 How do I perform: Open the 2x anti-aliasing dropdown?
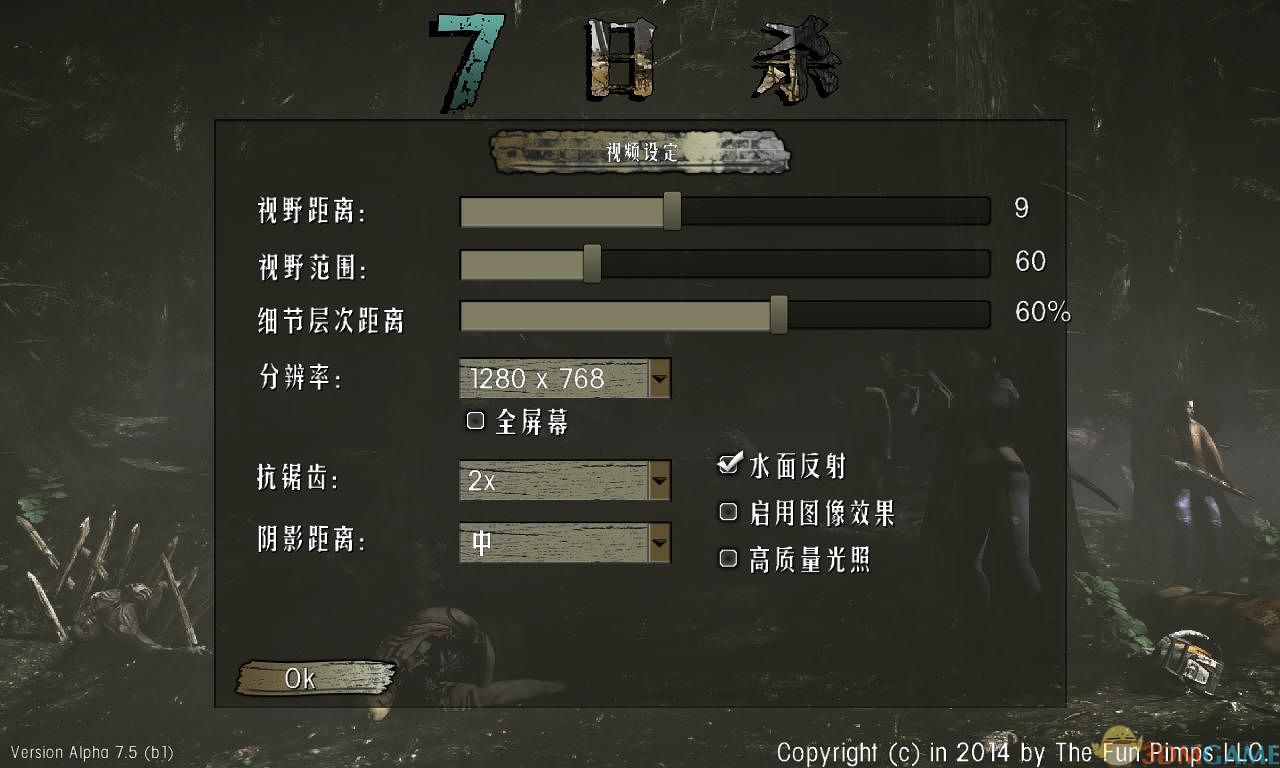coord(555,481)
